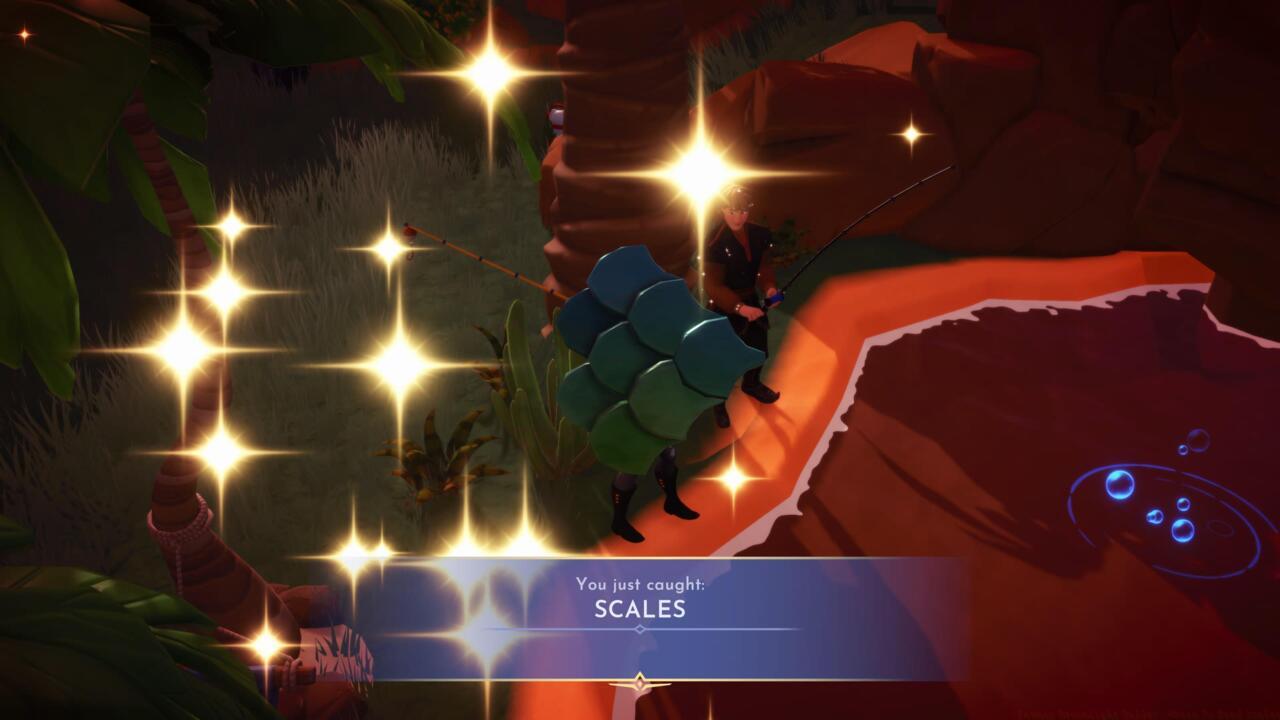The height and width of the screenshot is (720, 1280).
Task: Click the small cactus plant below the character
Action: coord(440,455)
